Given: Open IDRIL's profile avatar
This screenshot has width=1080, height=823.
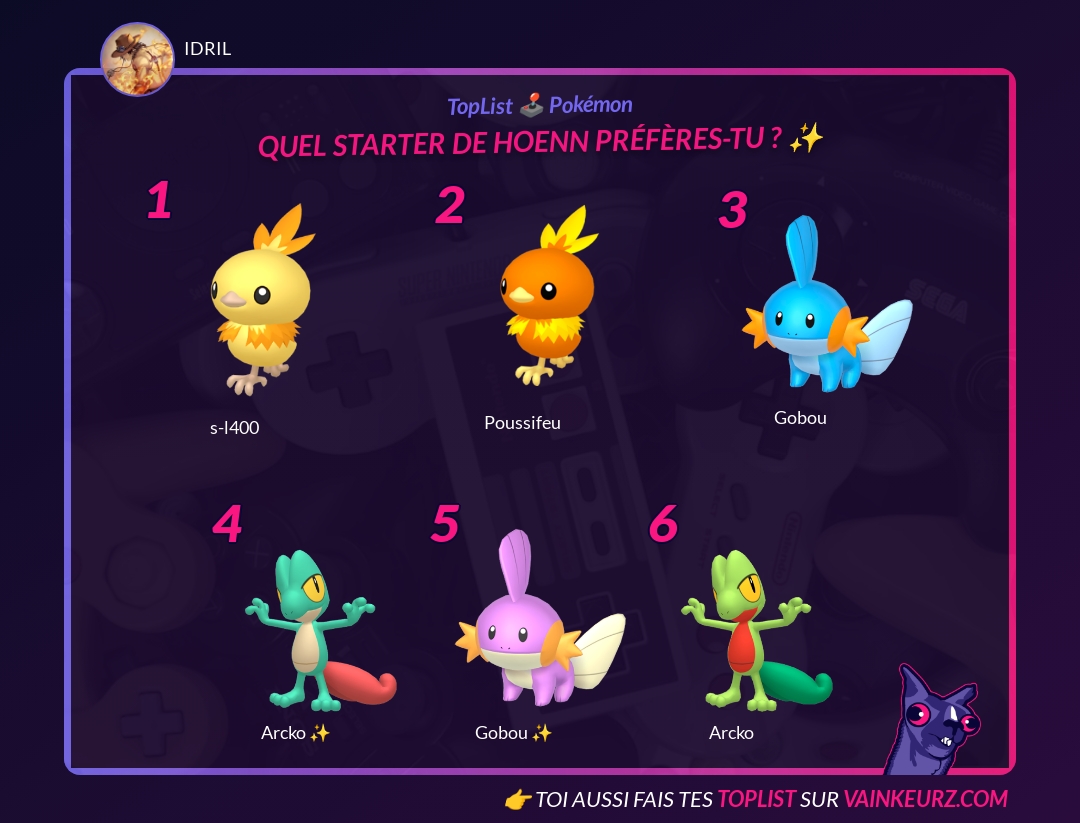Looking at the screenshot, I should pos(137,60).
